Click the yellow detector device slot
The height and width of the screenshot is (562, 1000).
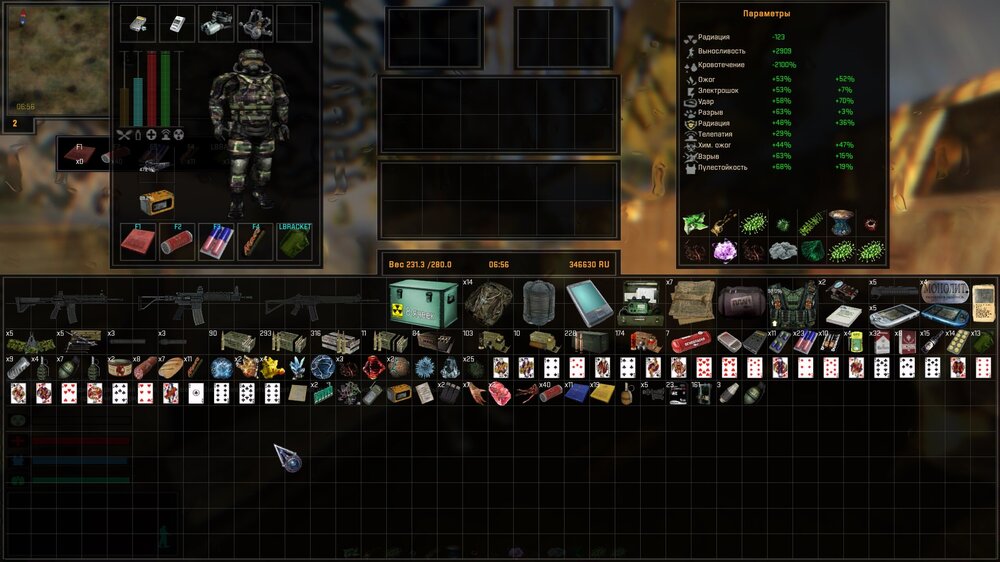(x=156, y=203)
